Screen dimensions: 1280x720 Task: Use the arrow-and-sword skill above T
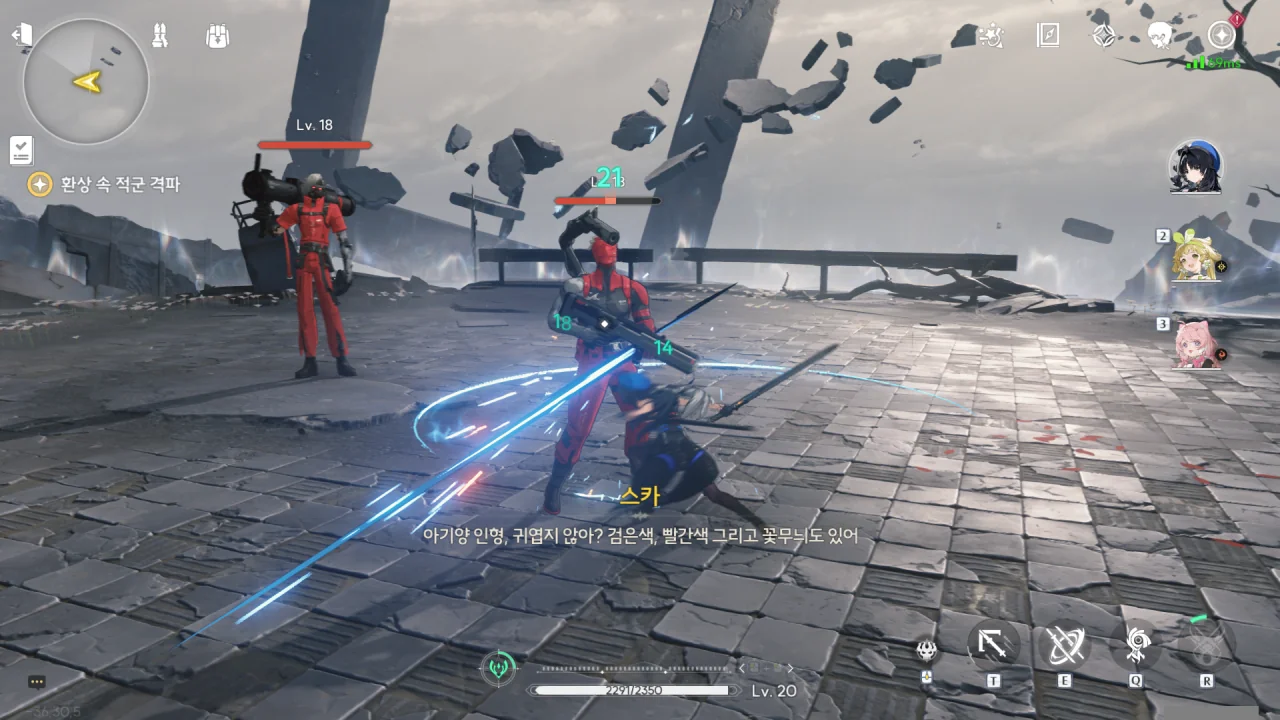[993, 645]
